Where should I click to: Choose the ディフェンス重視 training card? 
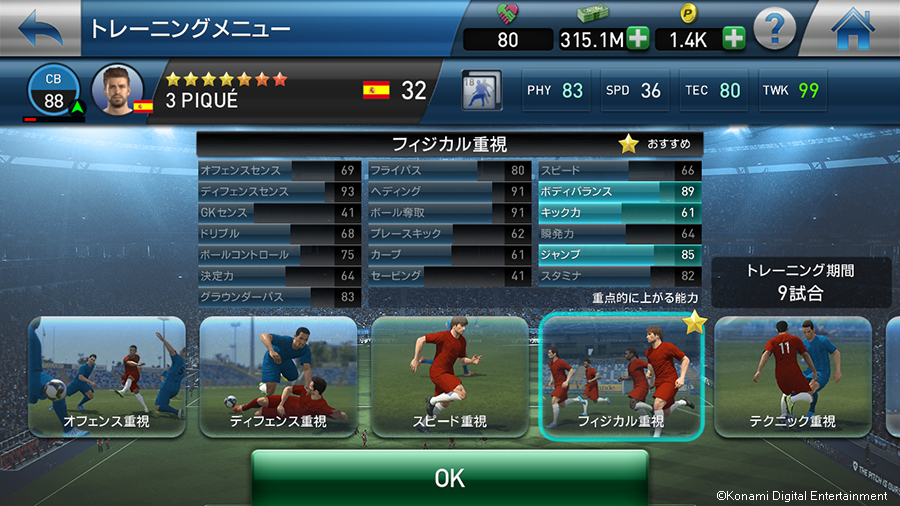click(279, 377)
